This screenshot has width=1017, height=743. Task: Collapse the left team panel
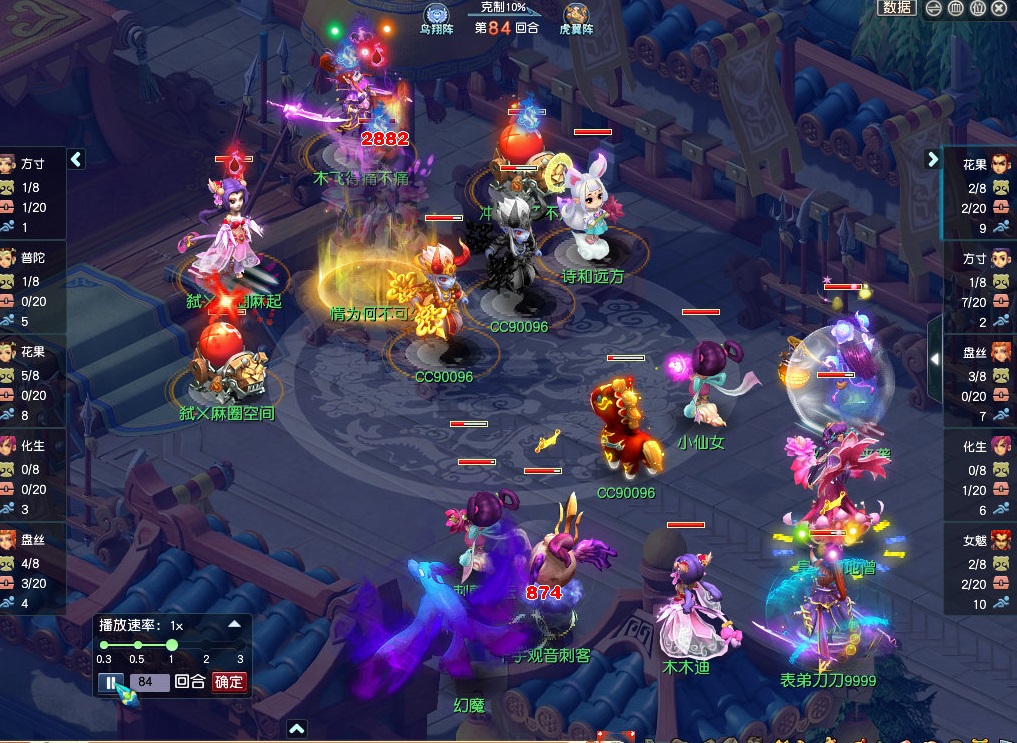pyautogui.click(x=76, y=159)
